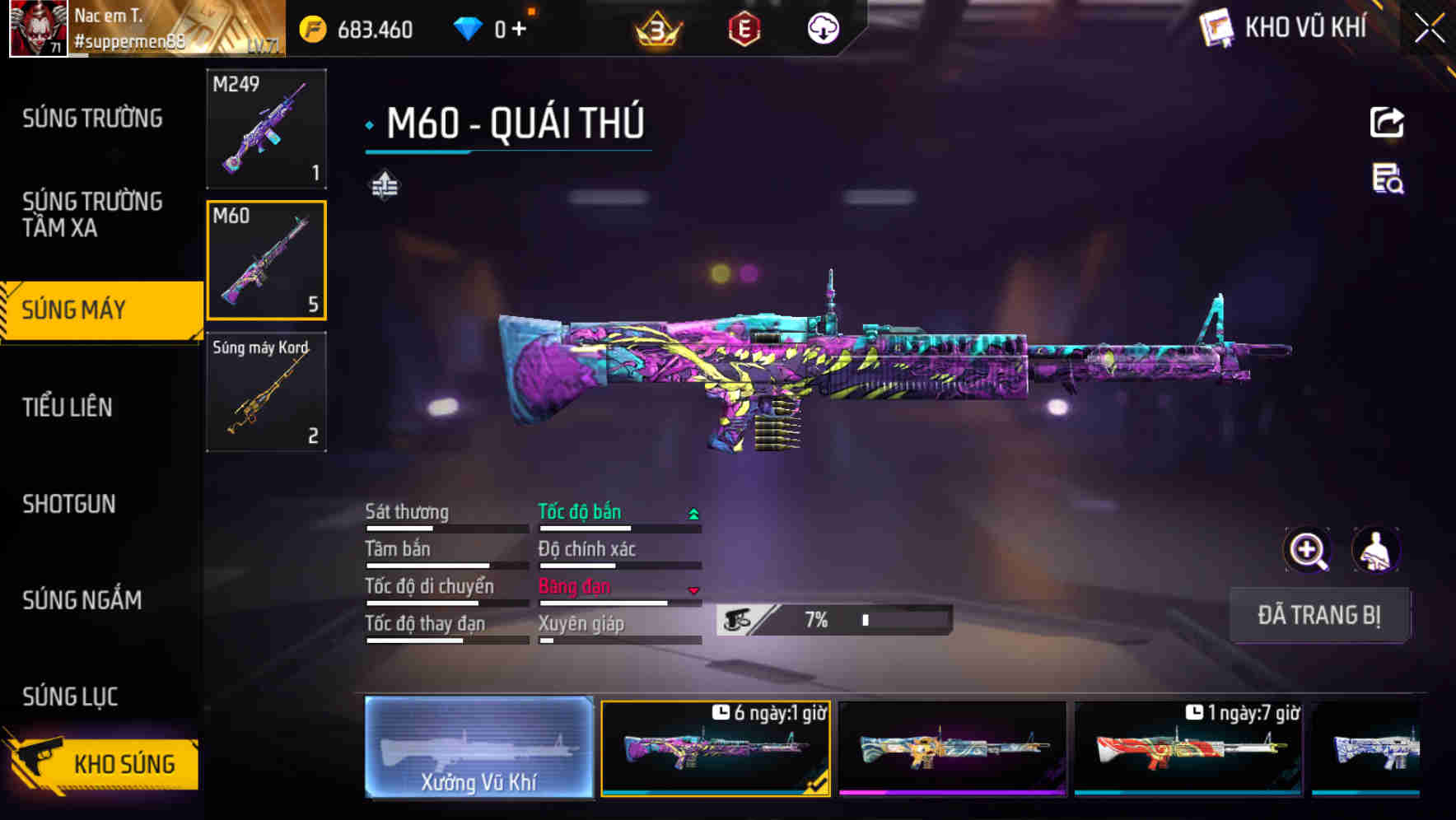Image resolution: width=1456 pixels, height=820 pixels.
Task: Select the Tiểu Liên category
Action: (68, 407)
